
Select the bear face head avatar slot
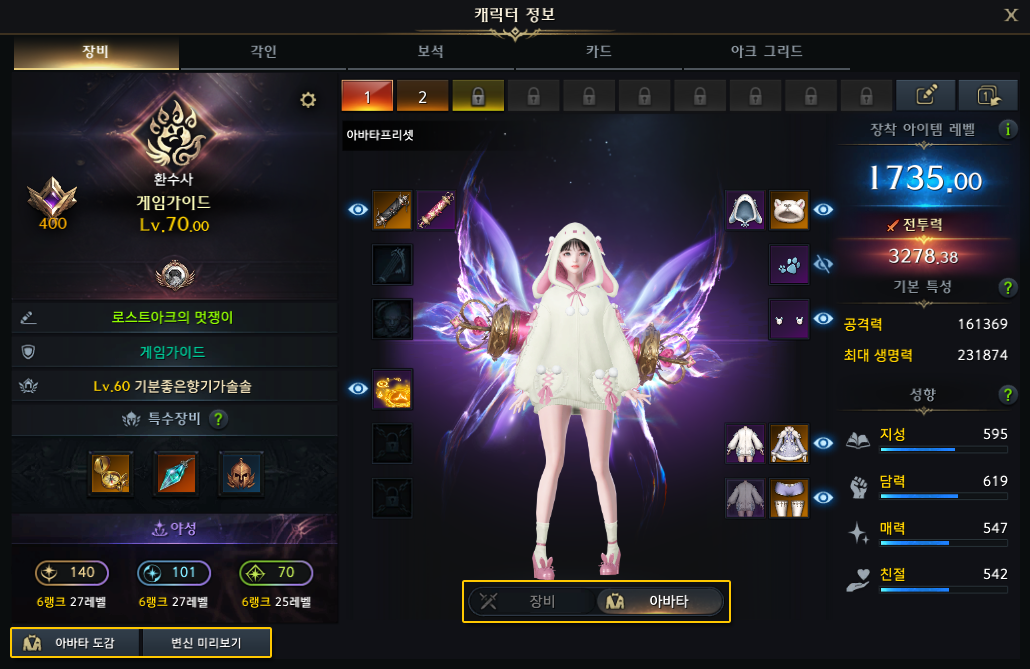pyautogui.click(x=788, y=210)
